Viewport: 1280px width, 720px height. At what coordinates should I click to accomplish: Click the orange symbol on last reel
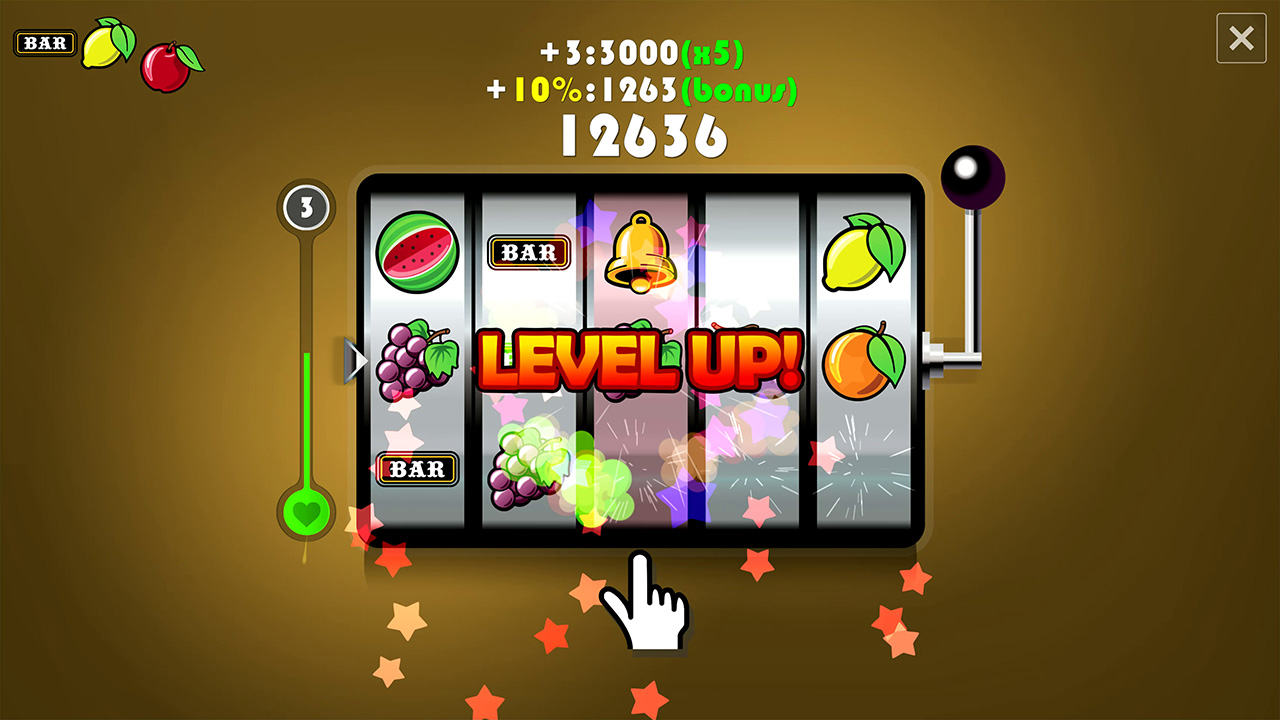point(862,362)
